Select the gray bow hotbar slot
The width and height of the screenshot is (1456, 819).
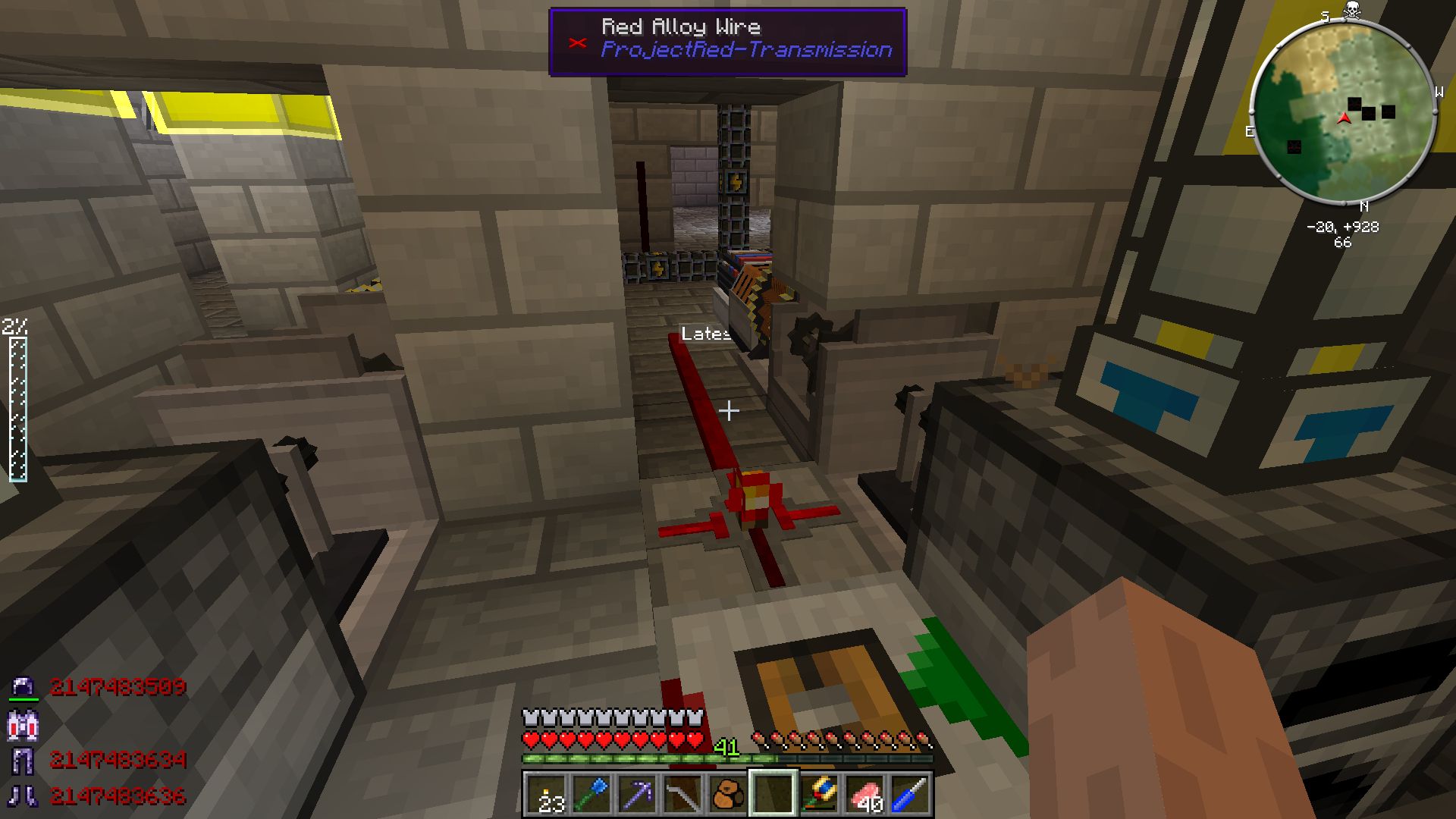pos(681,794)
